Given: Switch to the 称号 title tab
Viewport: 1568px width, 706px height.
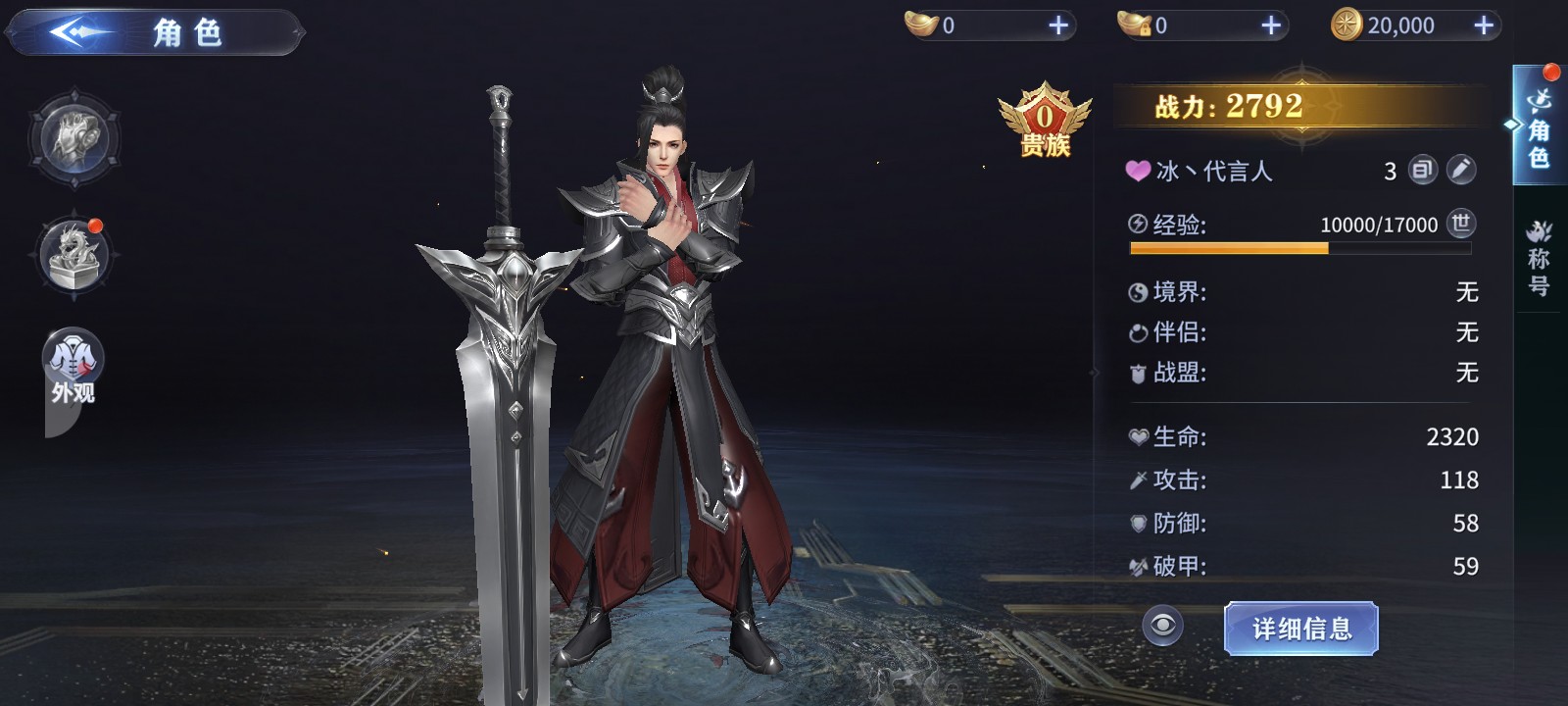Looking at the screenshot, I should pos(1539,258).
